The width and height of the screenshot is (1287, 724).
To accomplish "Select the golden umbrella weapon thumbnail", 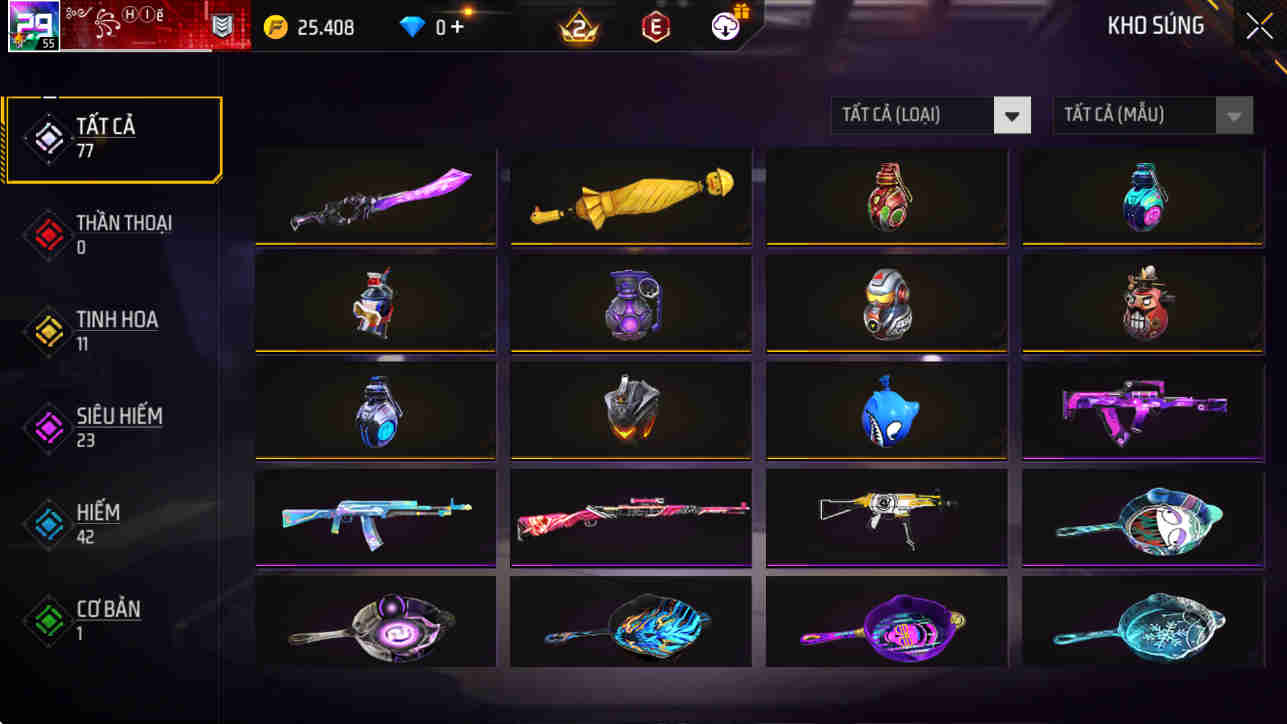I will pyautogui.click(x=630, y=197).
